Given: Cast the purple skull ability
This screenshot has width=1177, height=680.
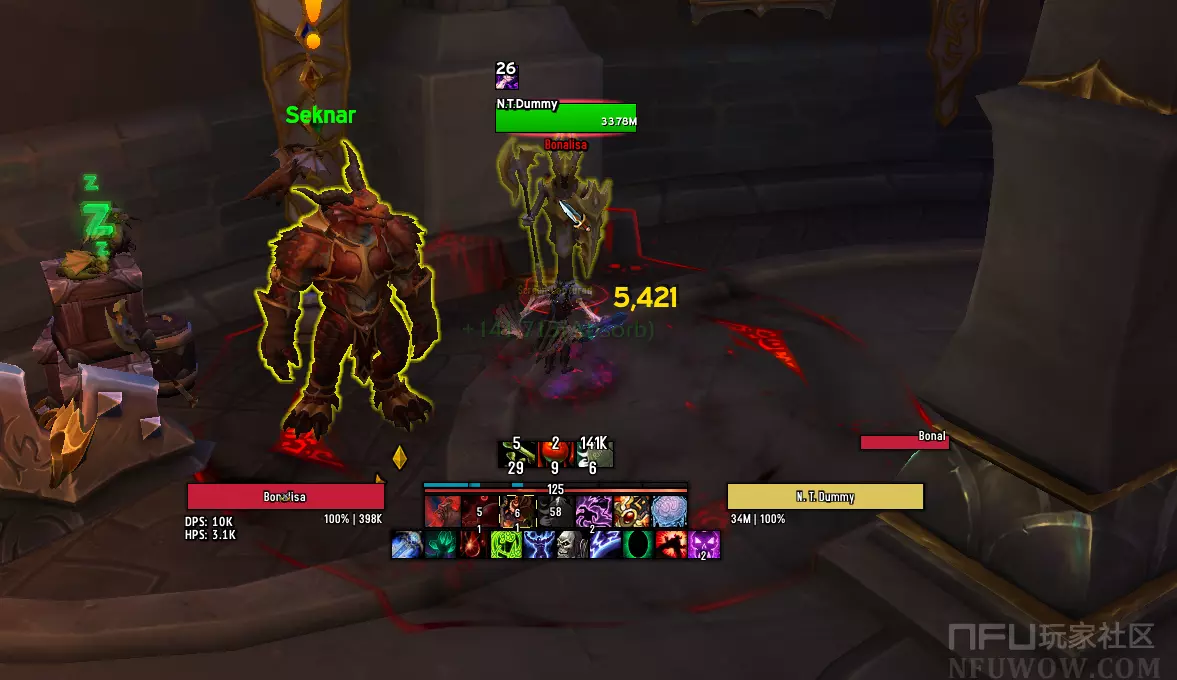Looking at the screenshot, I should pyautogui.click(x=703, y=545).
